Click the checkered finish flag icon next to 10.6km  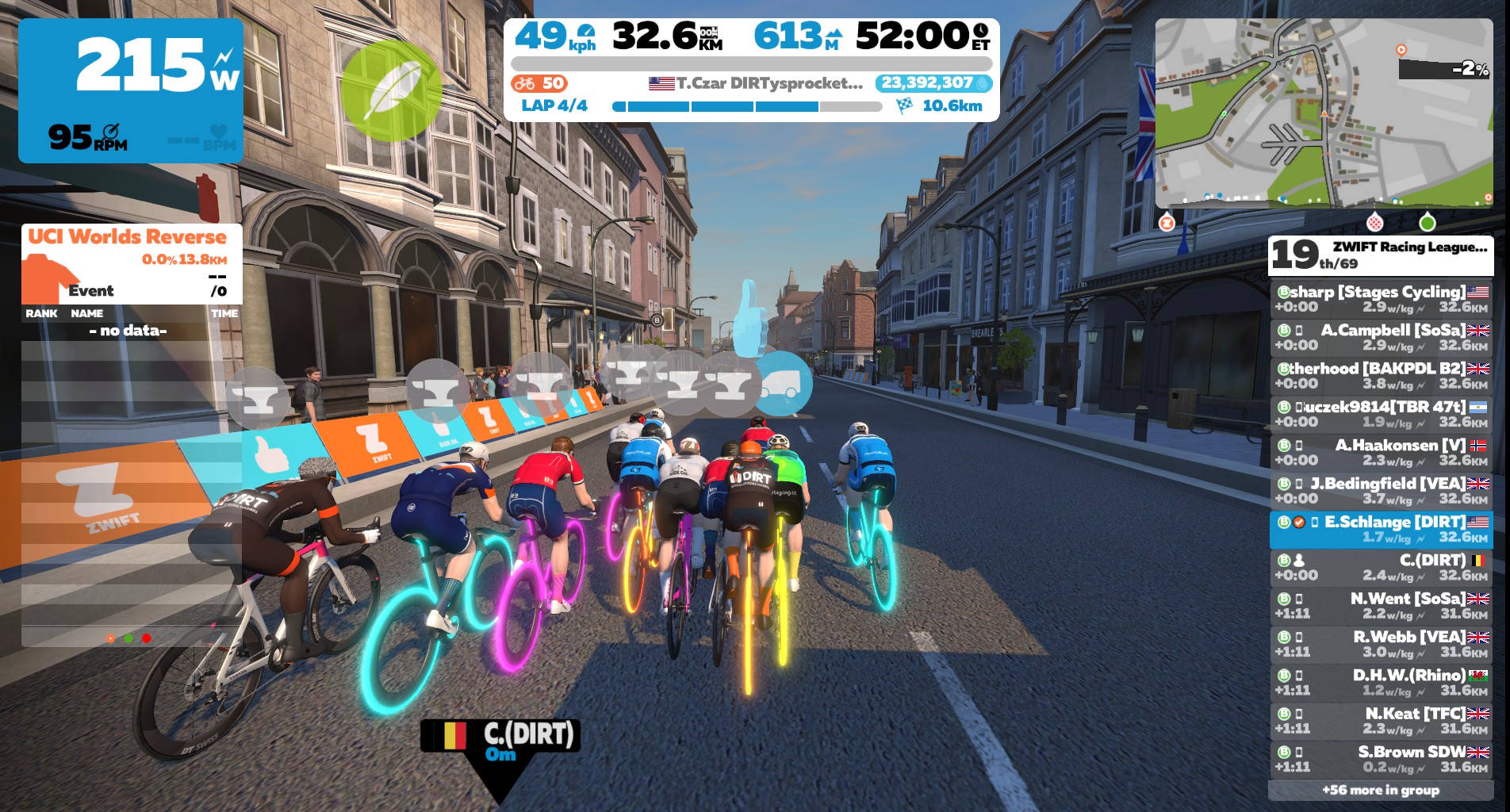pos(903,103)
